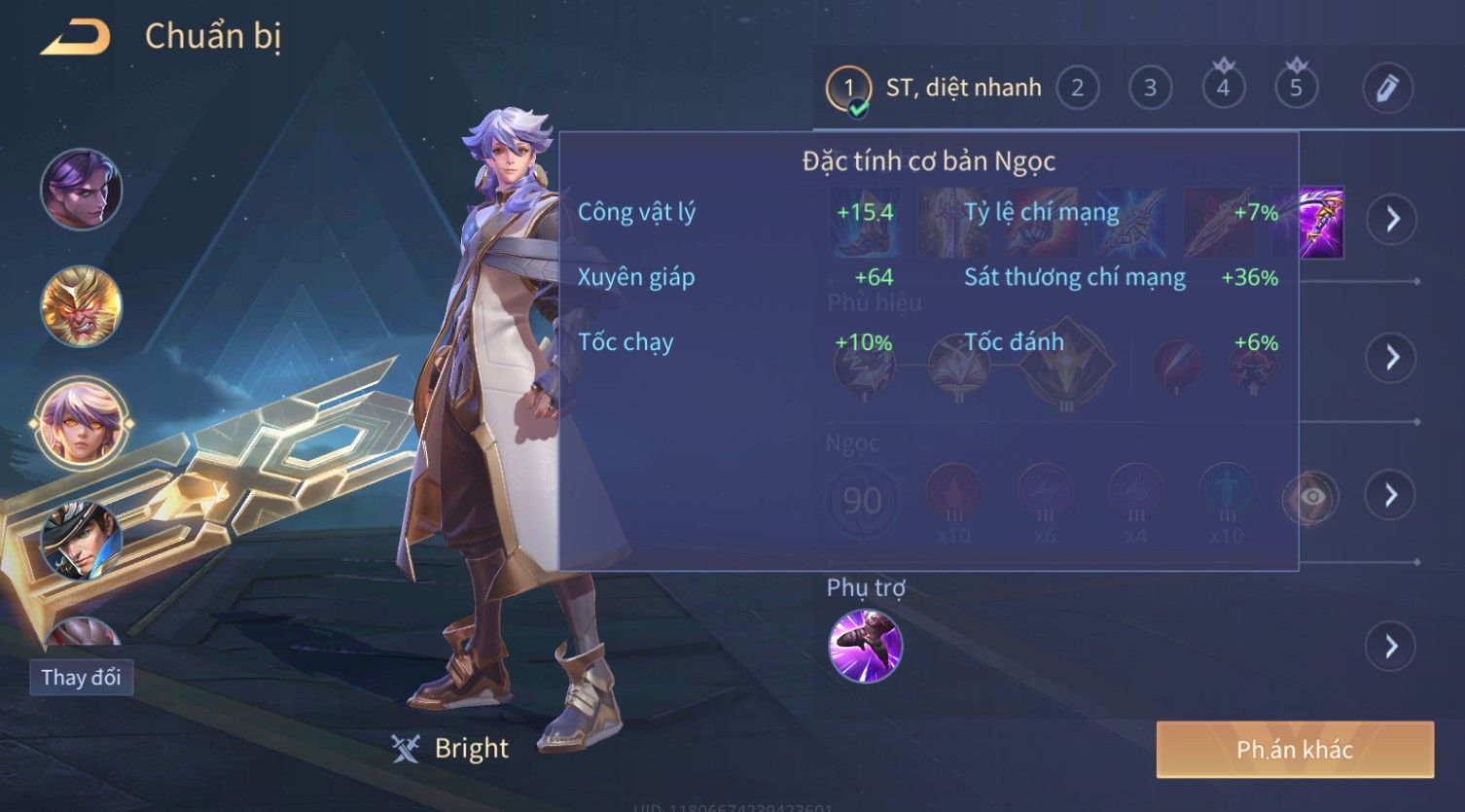
Task: Click the Ph.án khác button
Action: (x=1294, y=750)
